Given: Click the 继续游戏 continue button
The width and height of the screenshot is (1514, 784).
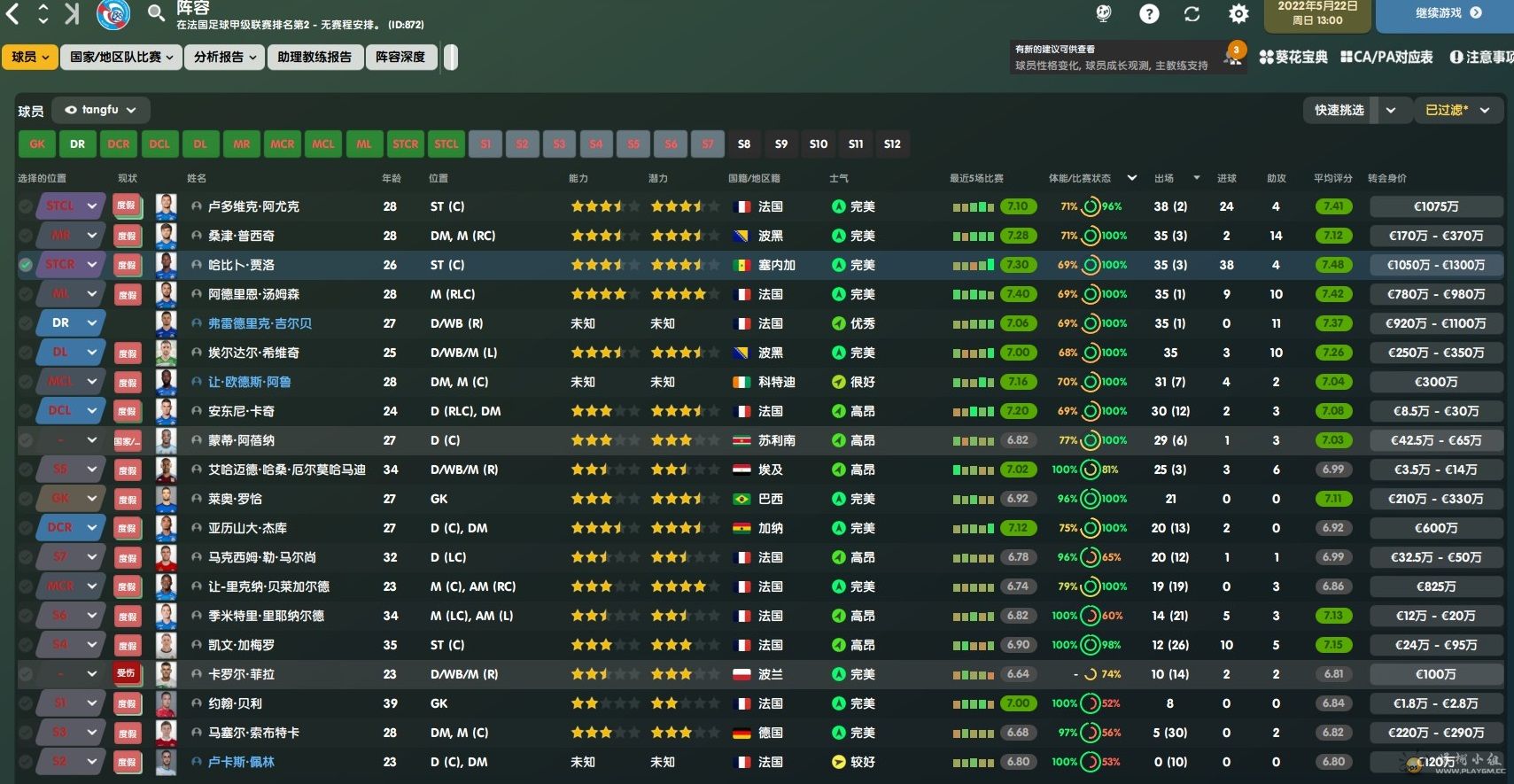Looking at the screenshot, I should 1448,13.
